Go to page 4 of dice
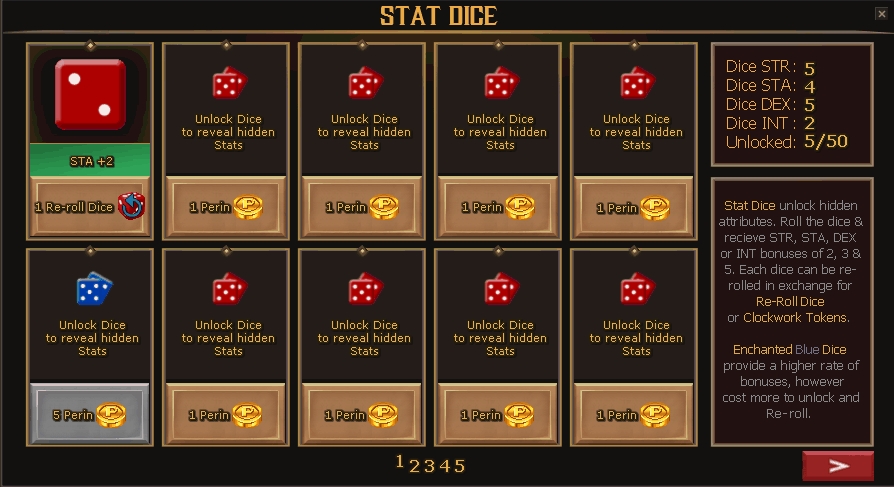The image size is (894, 487). pyautogui.click(x=444, y=465)
